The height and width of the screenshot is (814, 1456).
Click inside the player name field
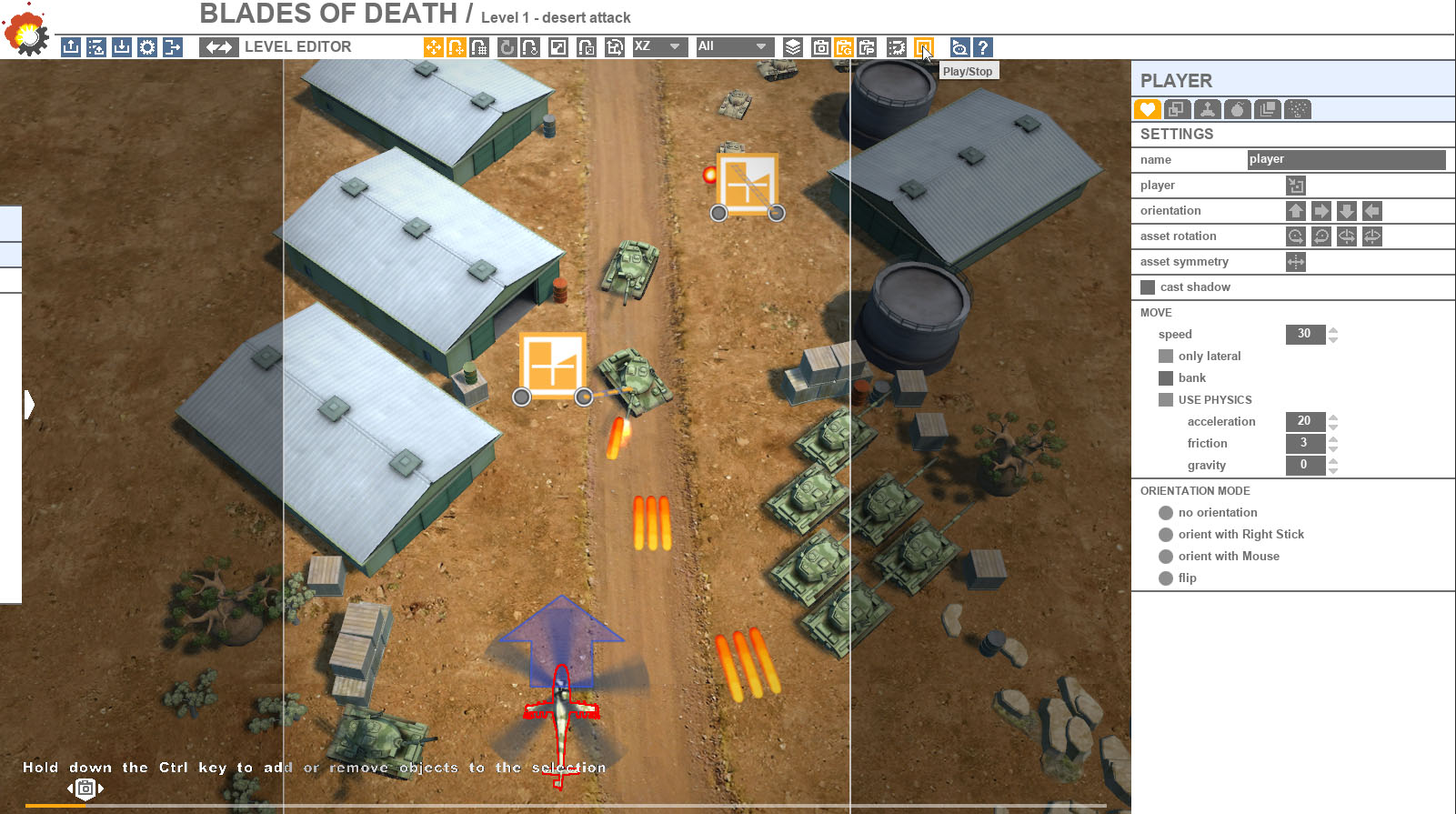click(1346, 159)
